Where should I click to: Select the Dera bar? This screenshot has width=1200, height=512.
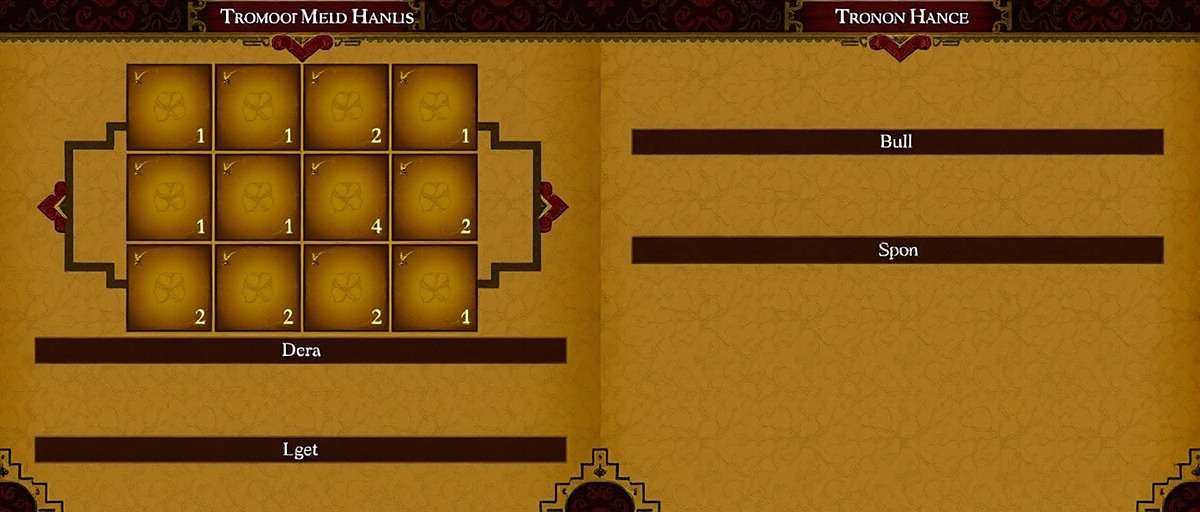pyautogui.click(x=300, y=351)
